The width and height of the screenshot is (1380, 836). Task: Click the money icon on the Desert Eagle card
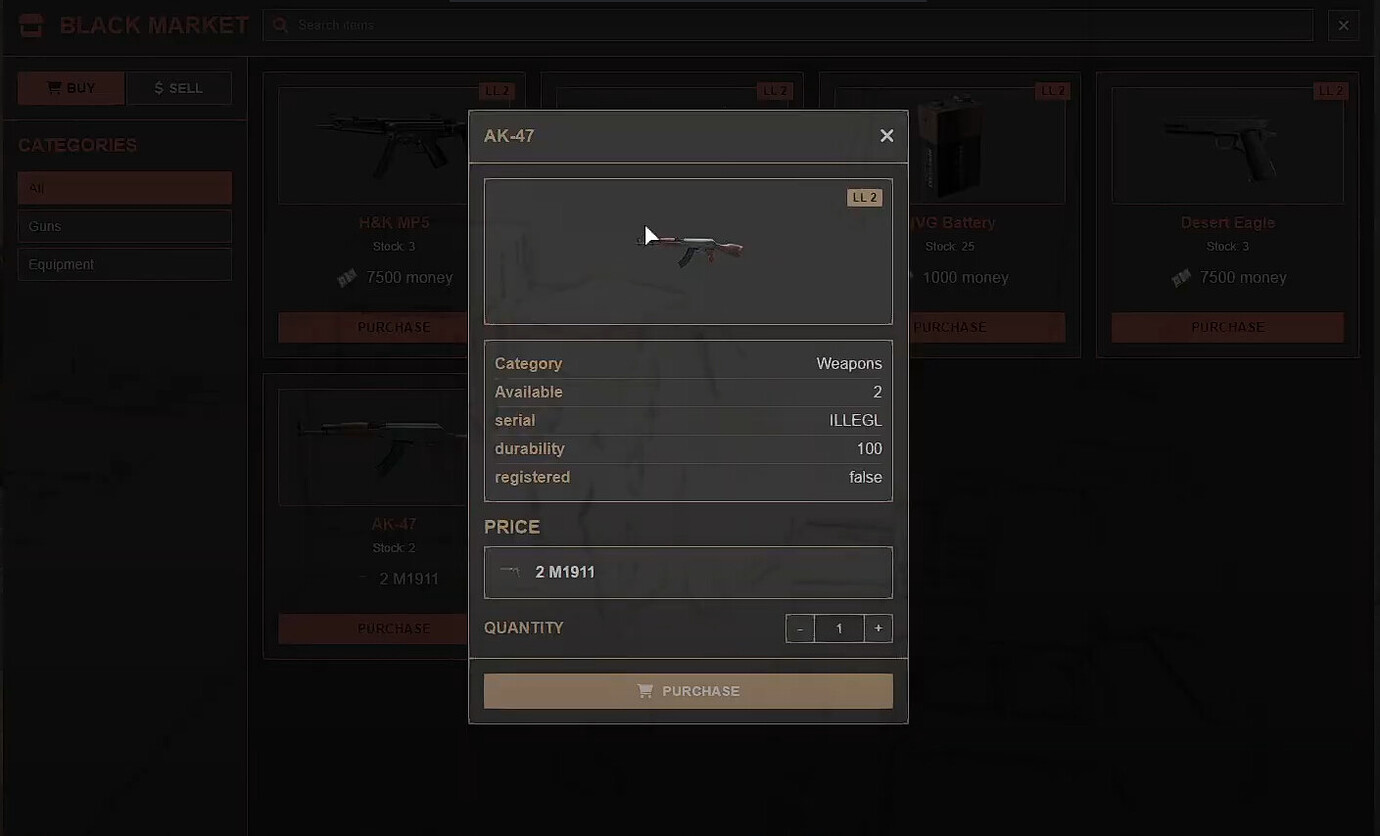click(1180, 277)
